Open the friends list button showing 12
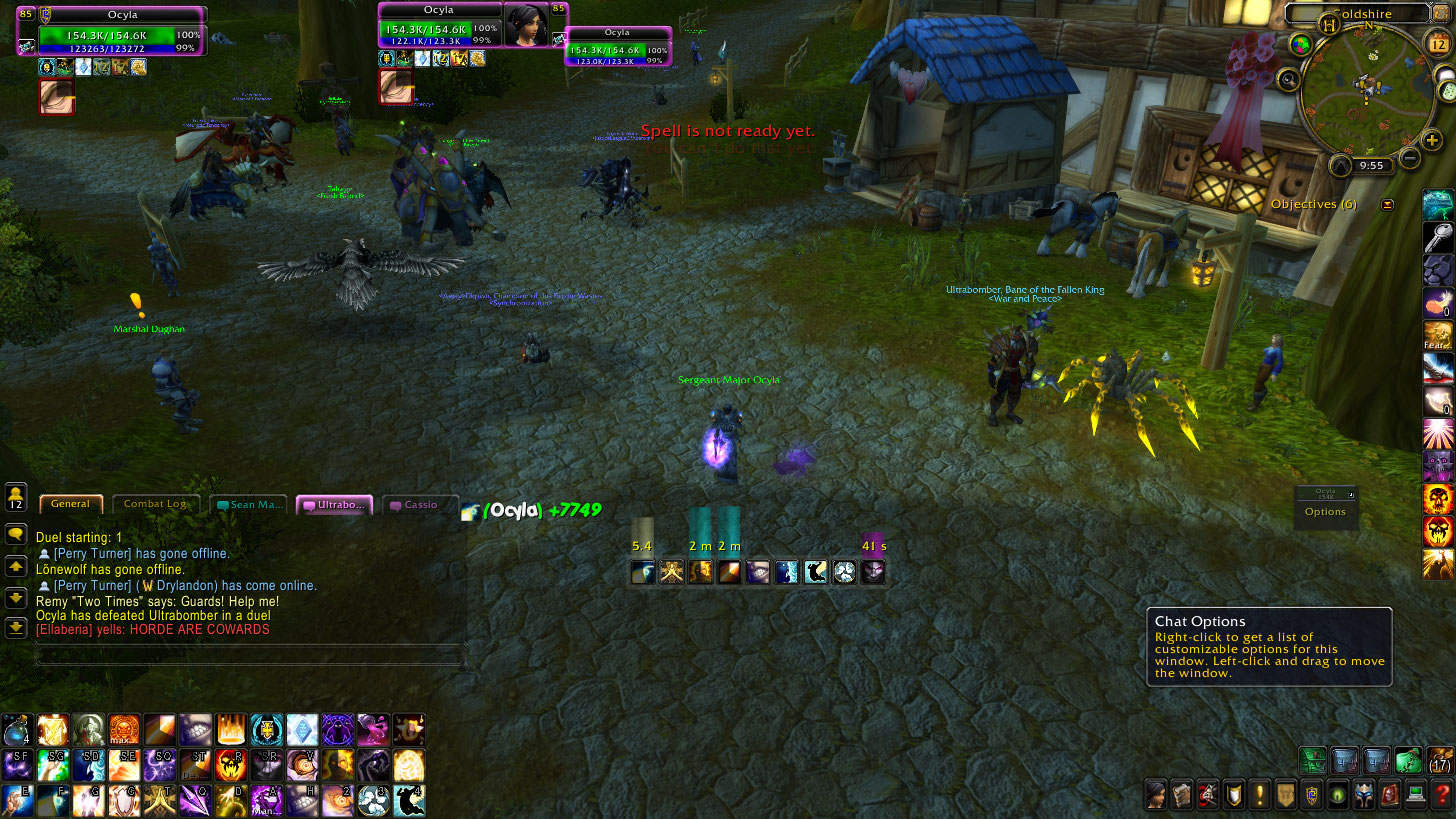1456x819 pixels. click(x=16, y=497)
